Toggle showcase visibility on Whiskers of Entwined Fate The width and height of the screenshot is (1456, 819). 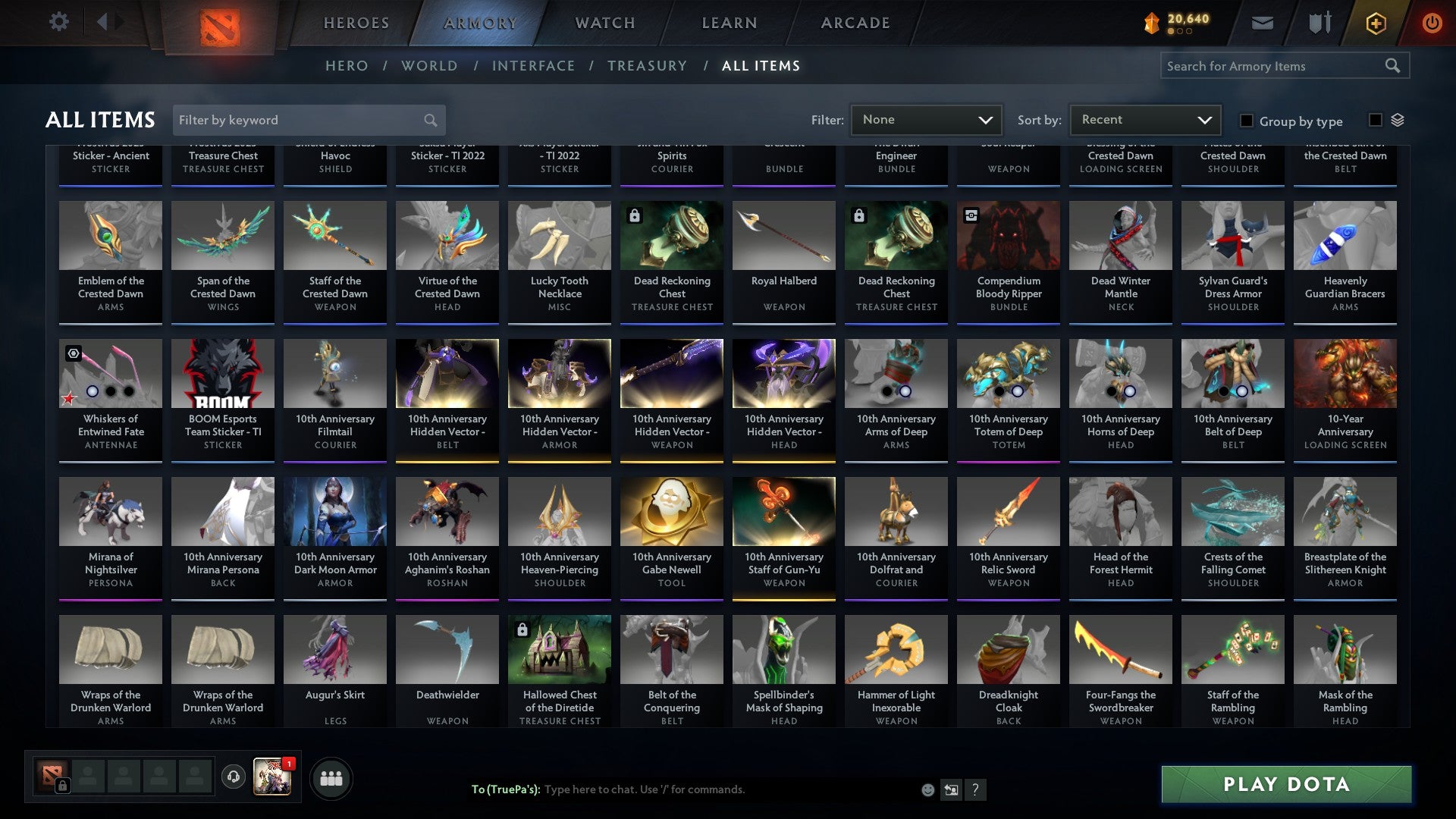[73, 354]
